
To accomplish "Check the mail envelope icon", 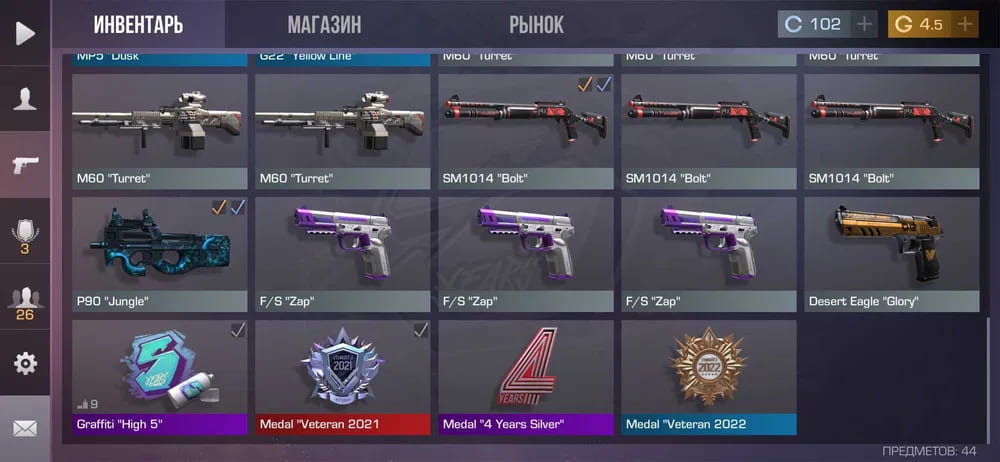I will pos(25,429).
